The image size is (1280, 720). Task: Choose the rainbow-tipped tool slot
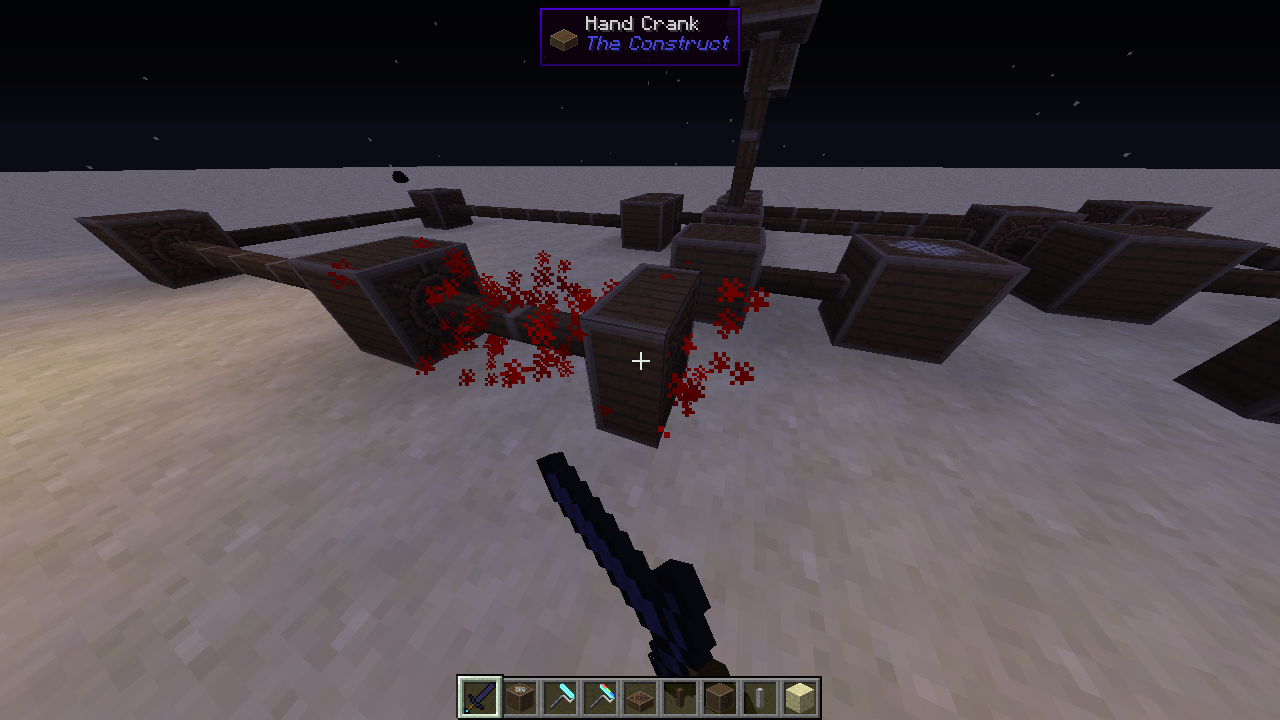(x=600, y=697)
